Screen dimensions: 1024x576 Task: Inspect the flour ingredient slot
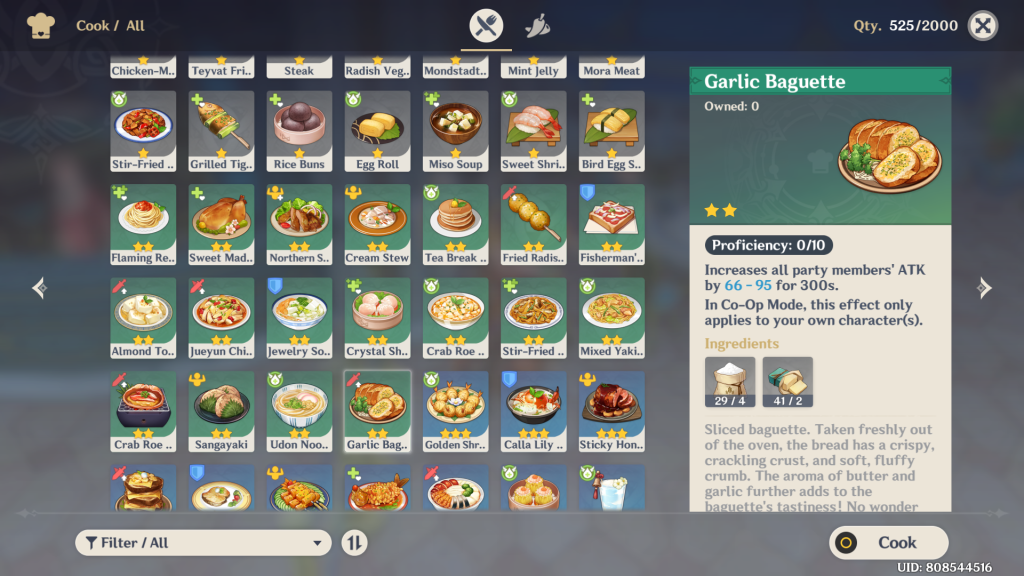[730, 382]
